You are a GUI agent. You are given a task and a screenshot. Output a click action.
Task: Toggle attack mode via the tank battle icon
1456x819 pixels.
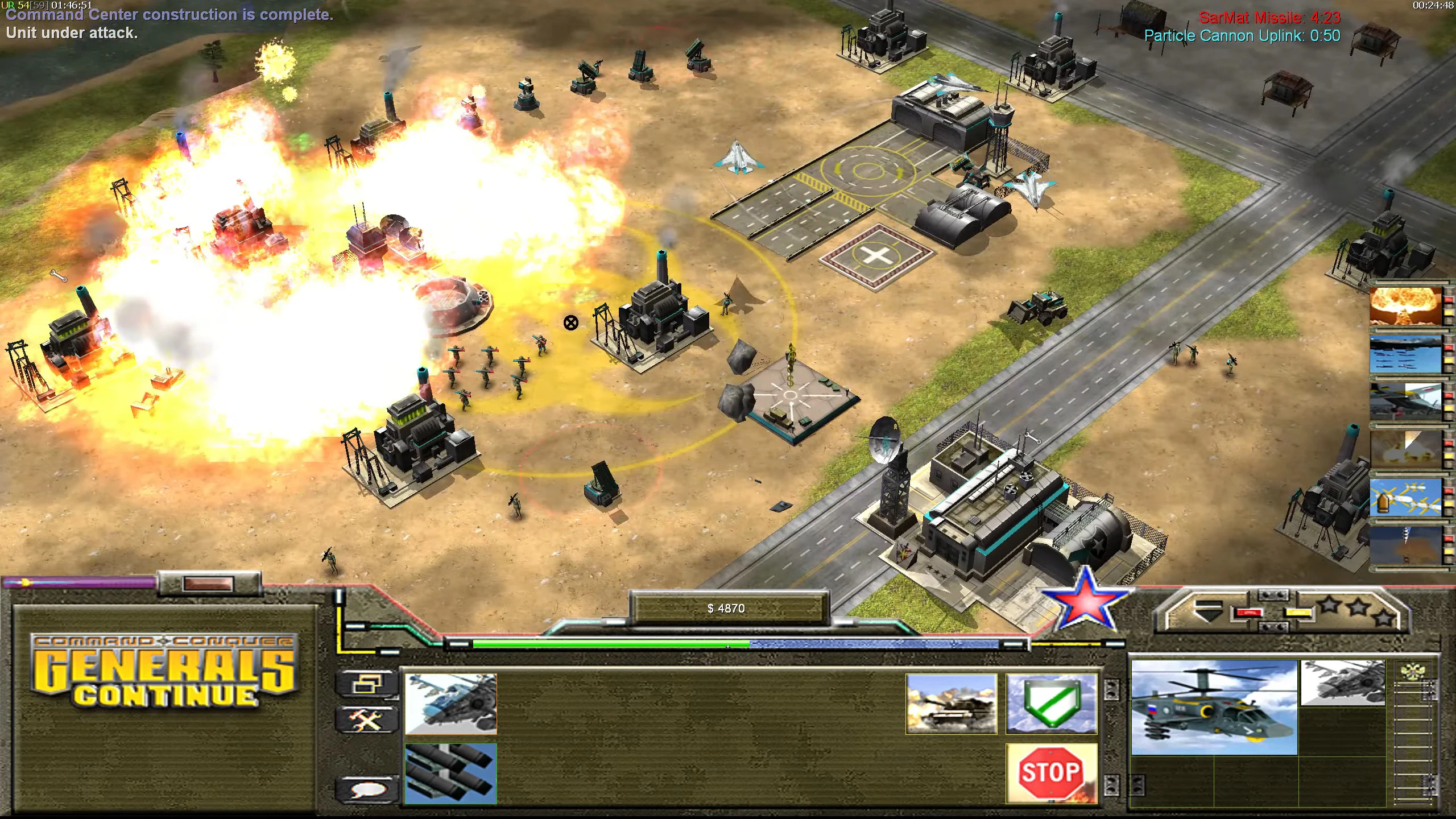click(x=951, y=705)
